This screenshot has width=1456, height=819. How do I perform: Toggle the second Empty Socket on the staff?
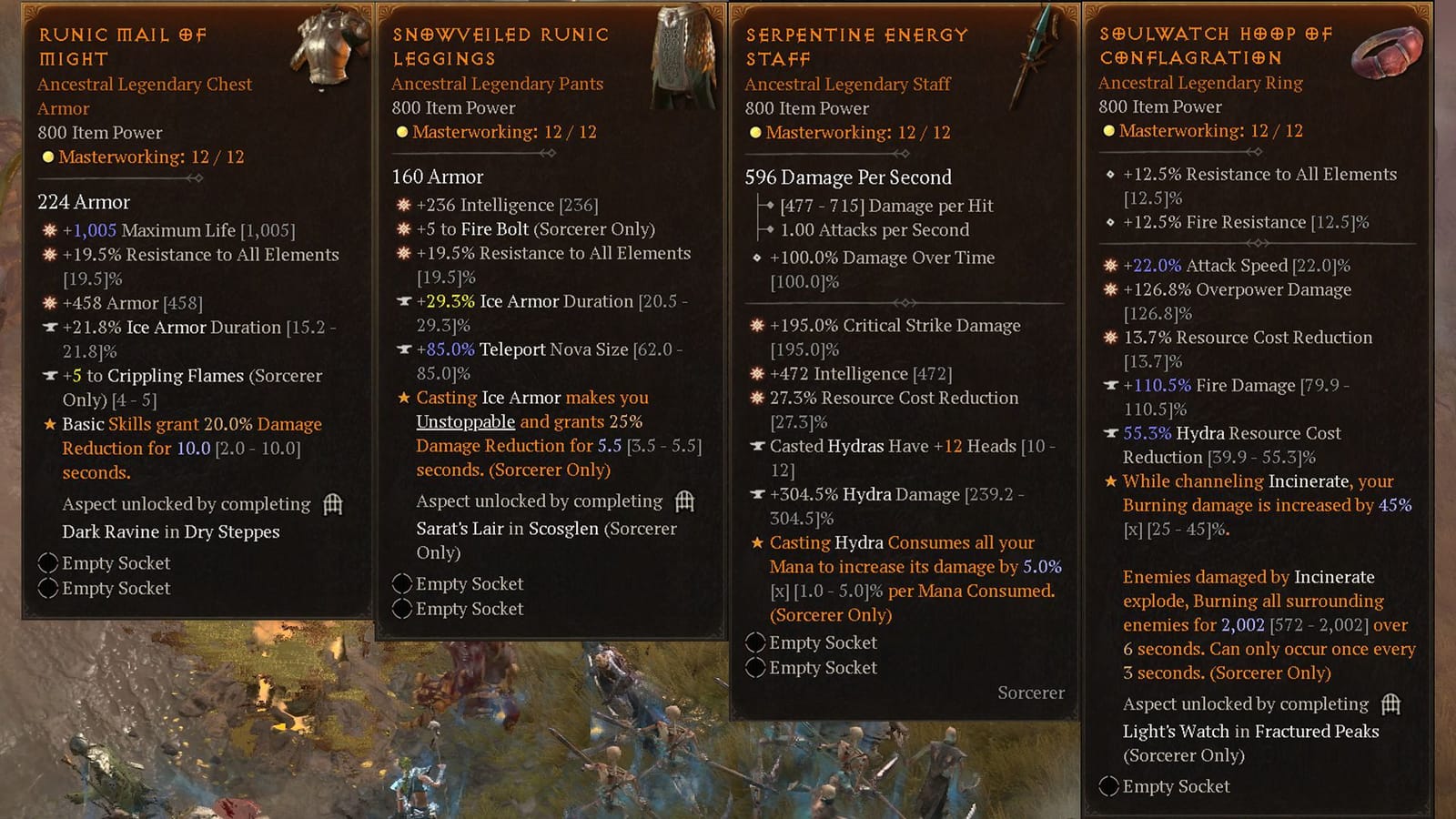pos(755,667)
